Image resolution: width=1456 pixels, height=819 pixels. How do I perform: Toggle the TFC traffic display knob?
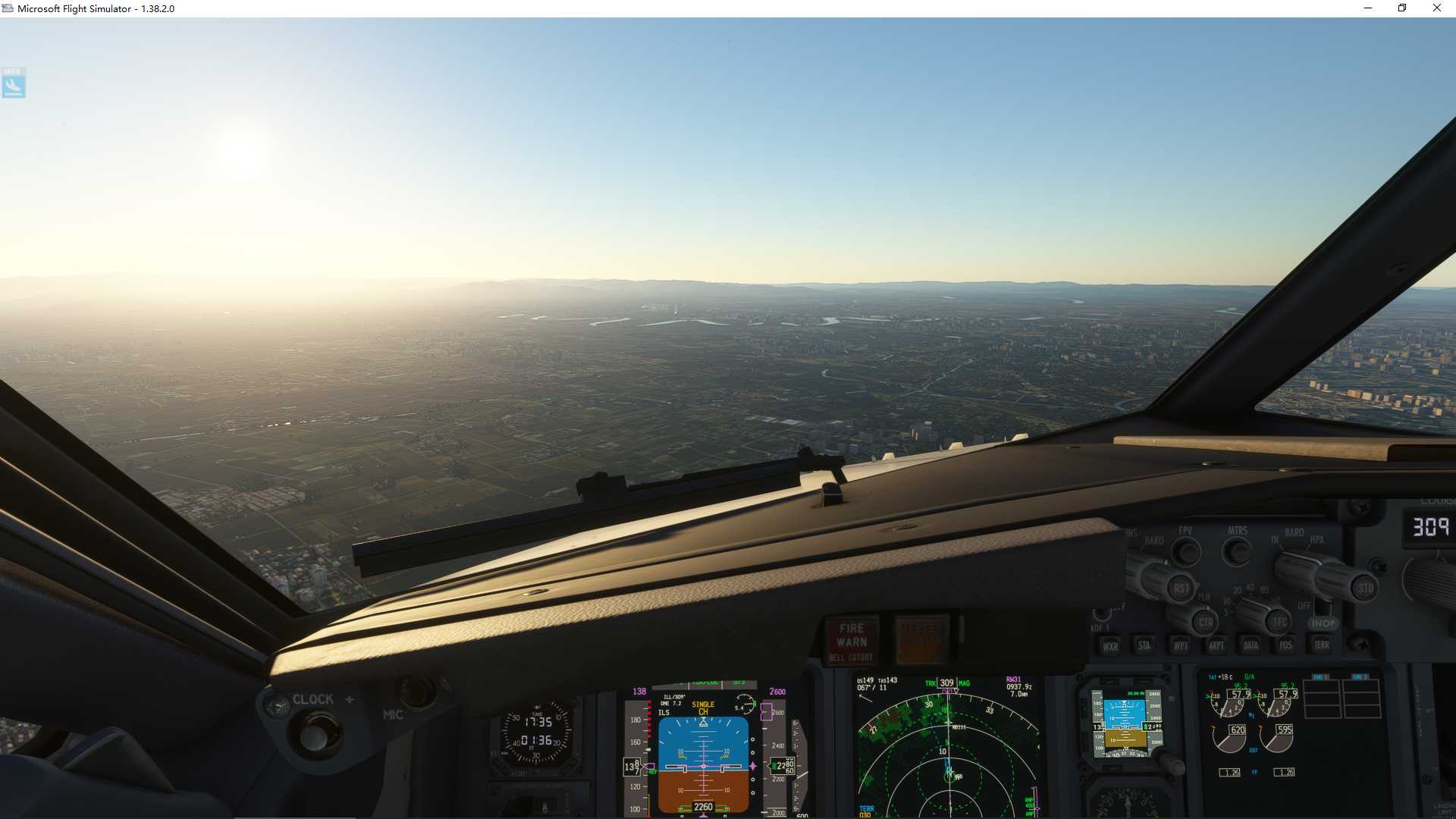pyautogui.click(x=1278, y=622)
